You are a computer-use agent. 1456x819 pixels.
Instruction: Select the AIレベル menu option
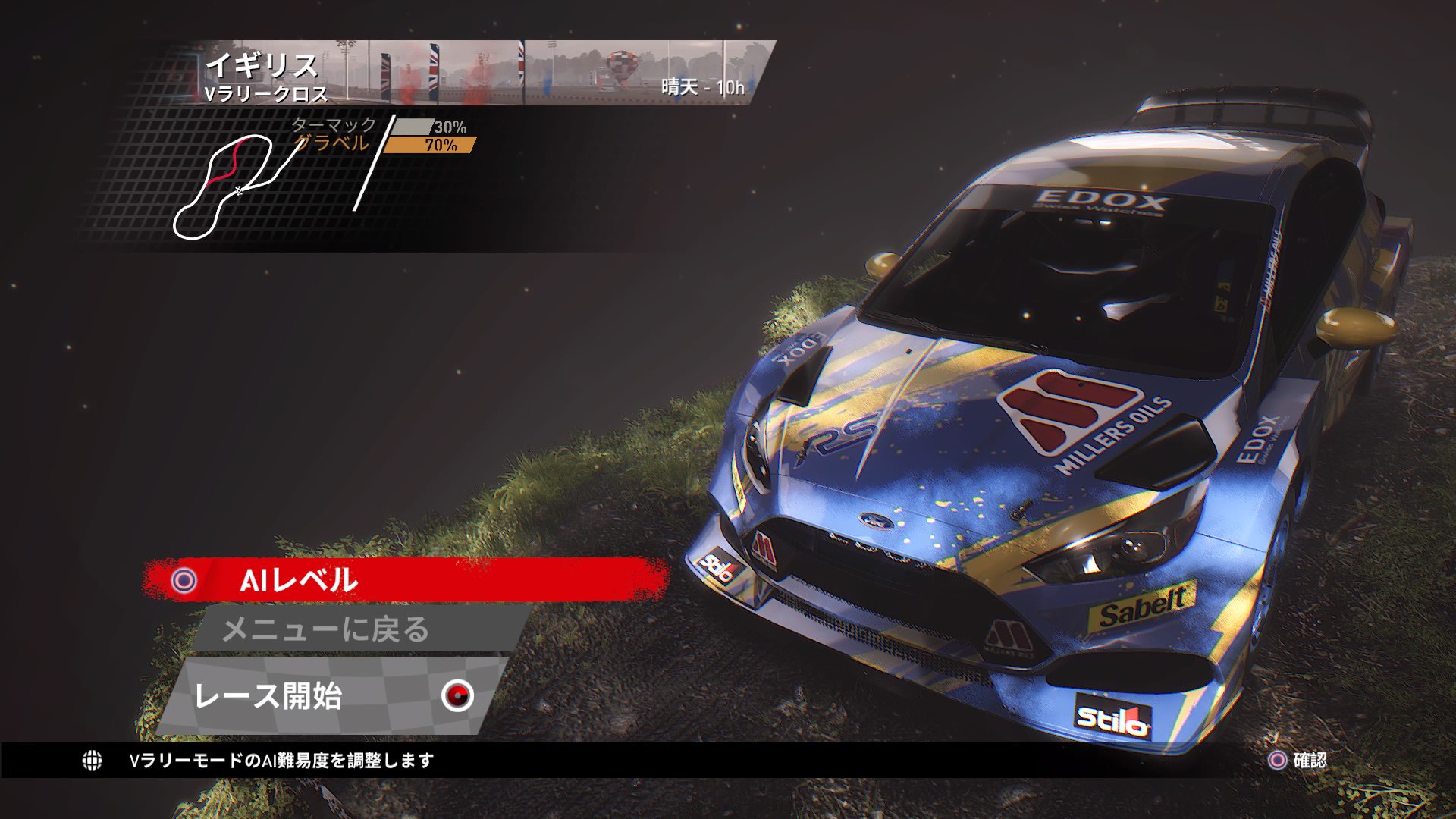(x=406, y=580)
